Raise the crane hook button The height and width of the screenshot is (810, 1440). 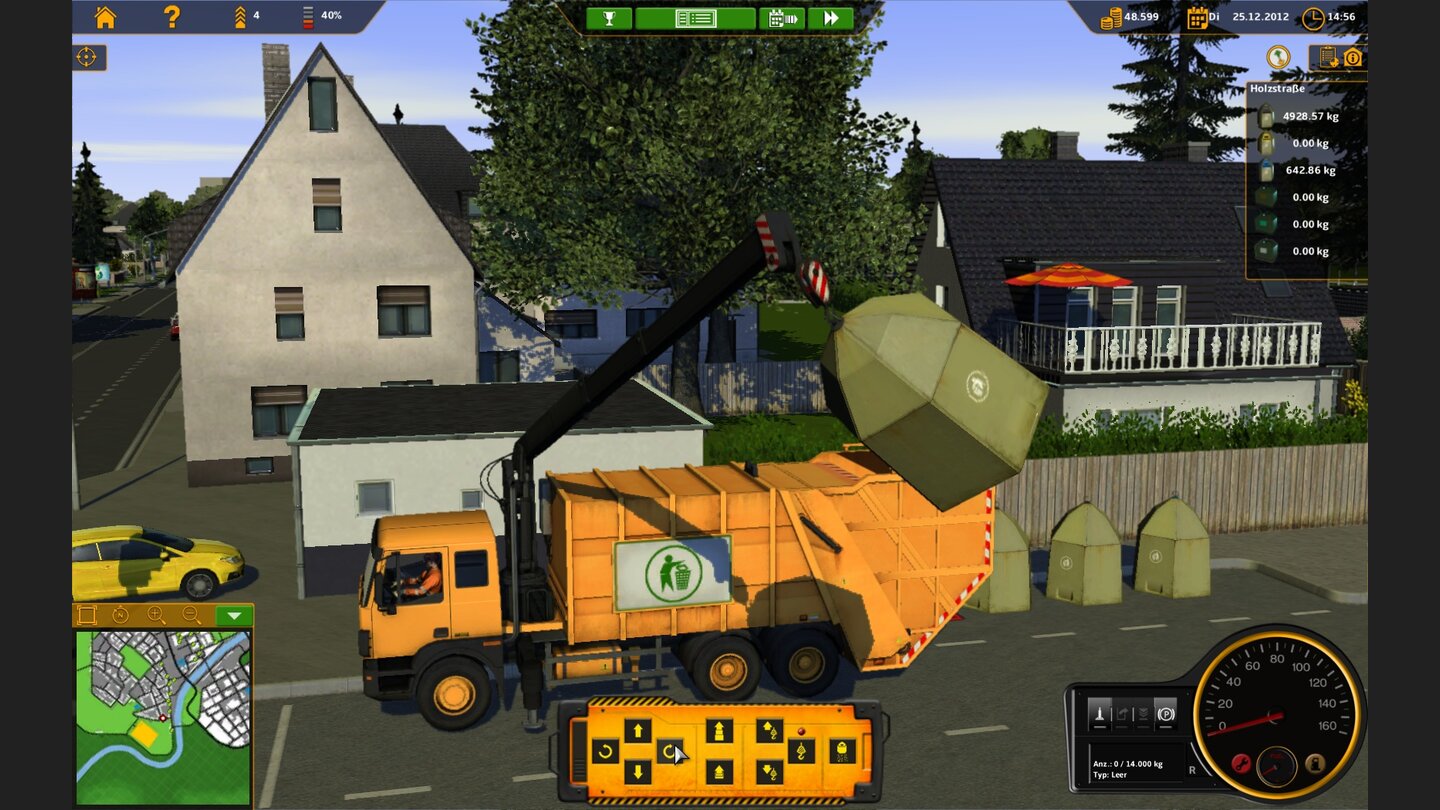click(770, 728)
